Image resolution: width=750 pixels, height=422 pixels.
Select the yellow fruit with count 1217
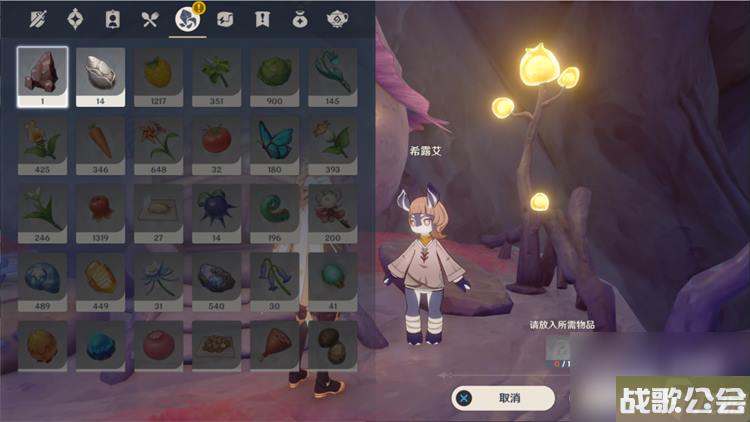pyautogui.click(x=159, y=73)
